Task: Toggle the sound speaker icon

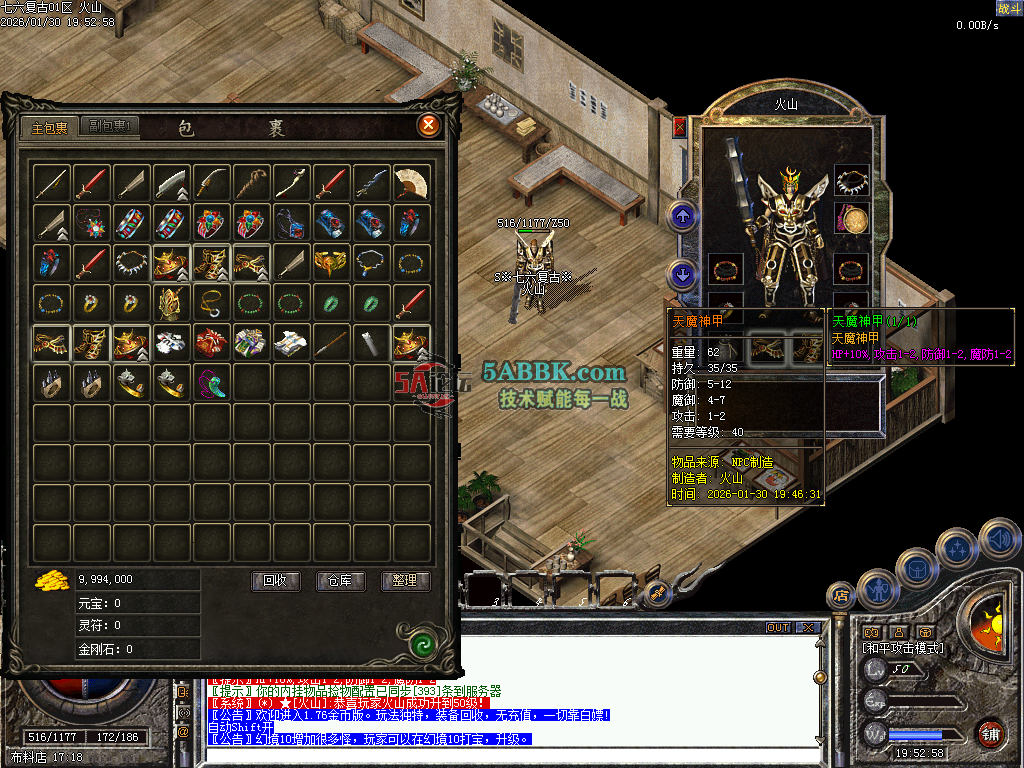Action: pos(999,539)
